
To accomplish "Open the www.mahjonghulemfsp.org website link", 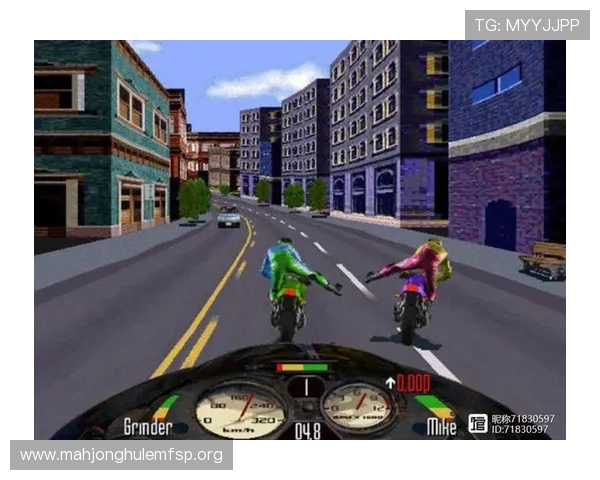I will coord(122,456).
